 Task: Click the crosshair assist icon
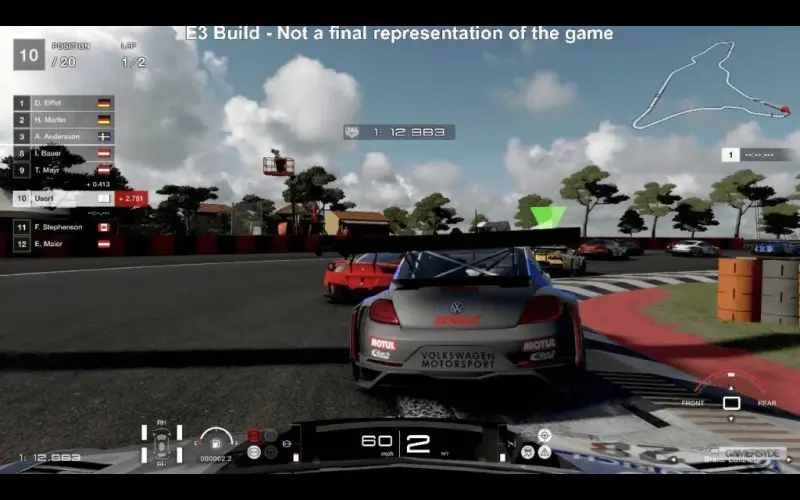click(544, 435)
